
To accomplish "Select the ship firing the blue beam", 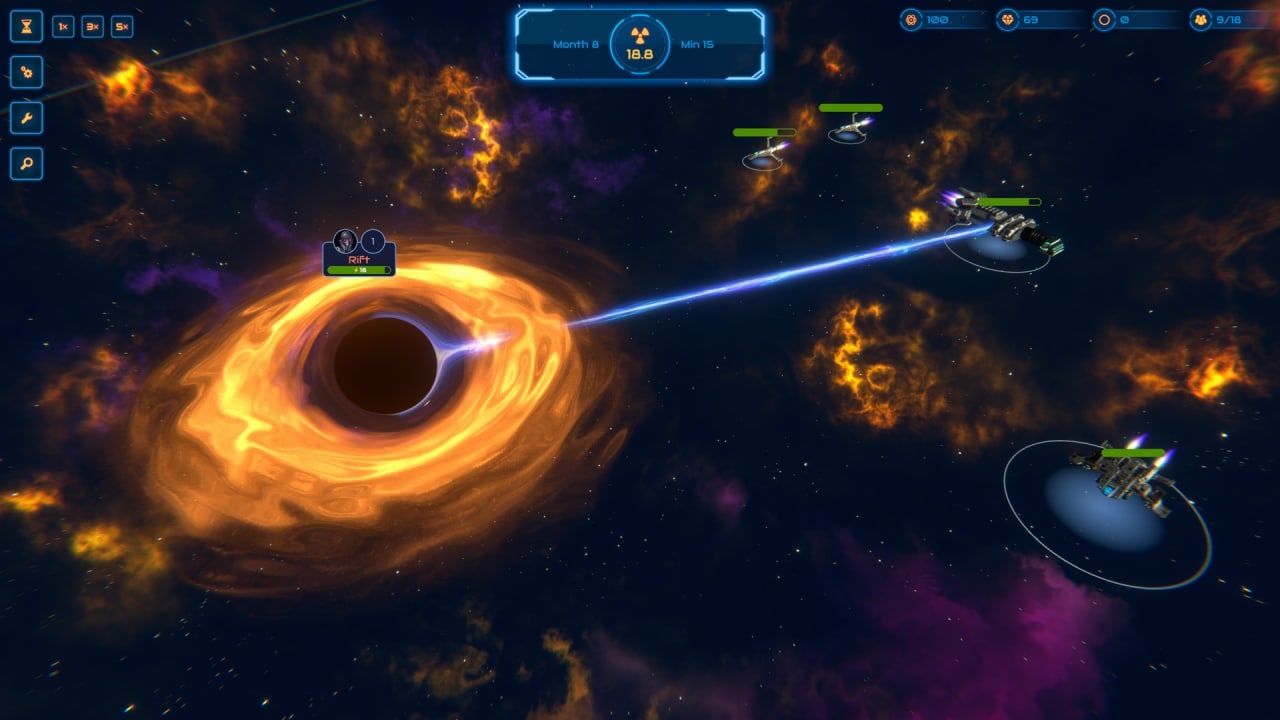I will tap(1005, 222).
